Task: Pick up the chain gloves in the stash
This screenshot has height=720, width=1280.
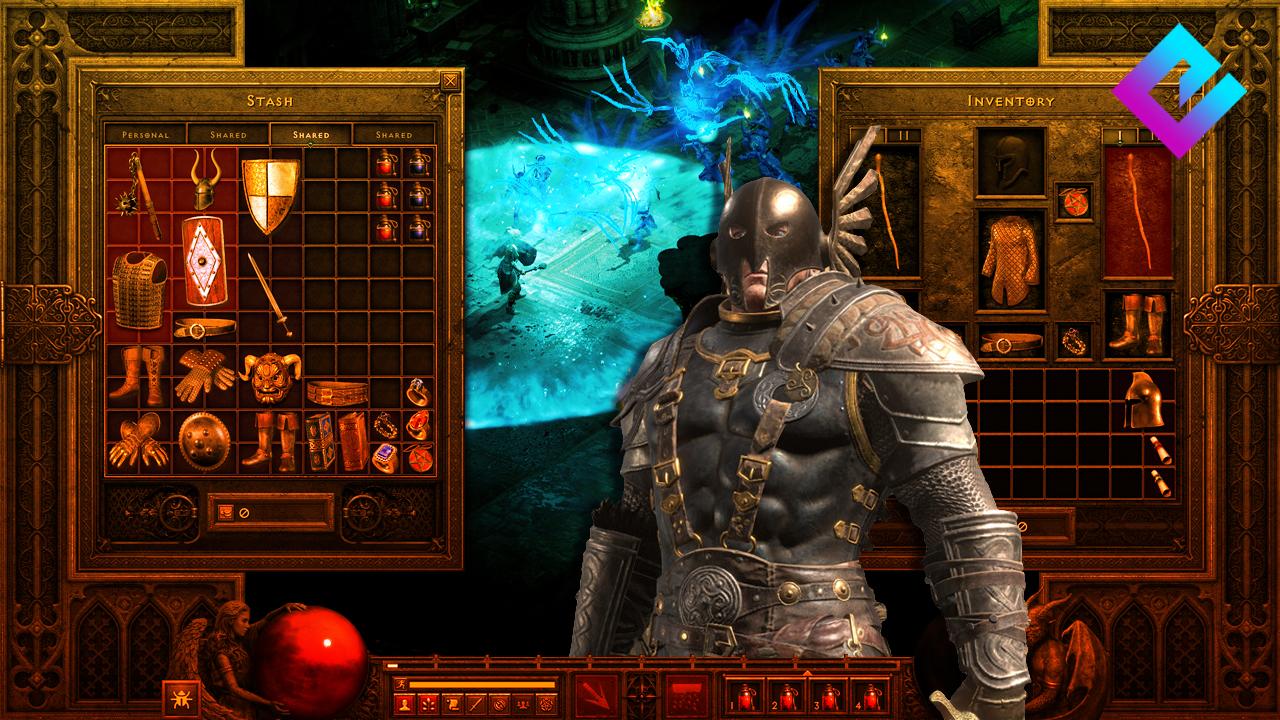Action: click(205, 376)
